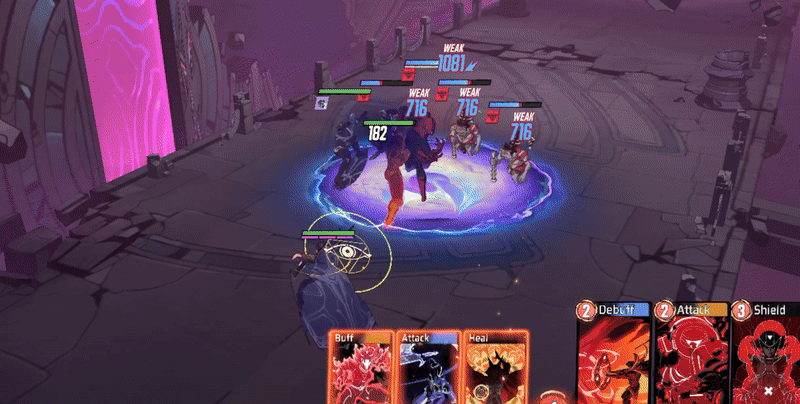Viewport: 800px width, 404px height.
Task: Select the Buff card
Action: 362,369
